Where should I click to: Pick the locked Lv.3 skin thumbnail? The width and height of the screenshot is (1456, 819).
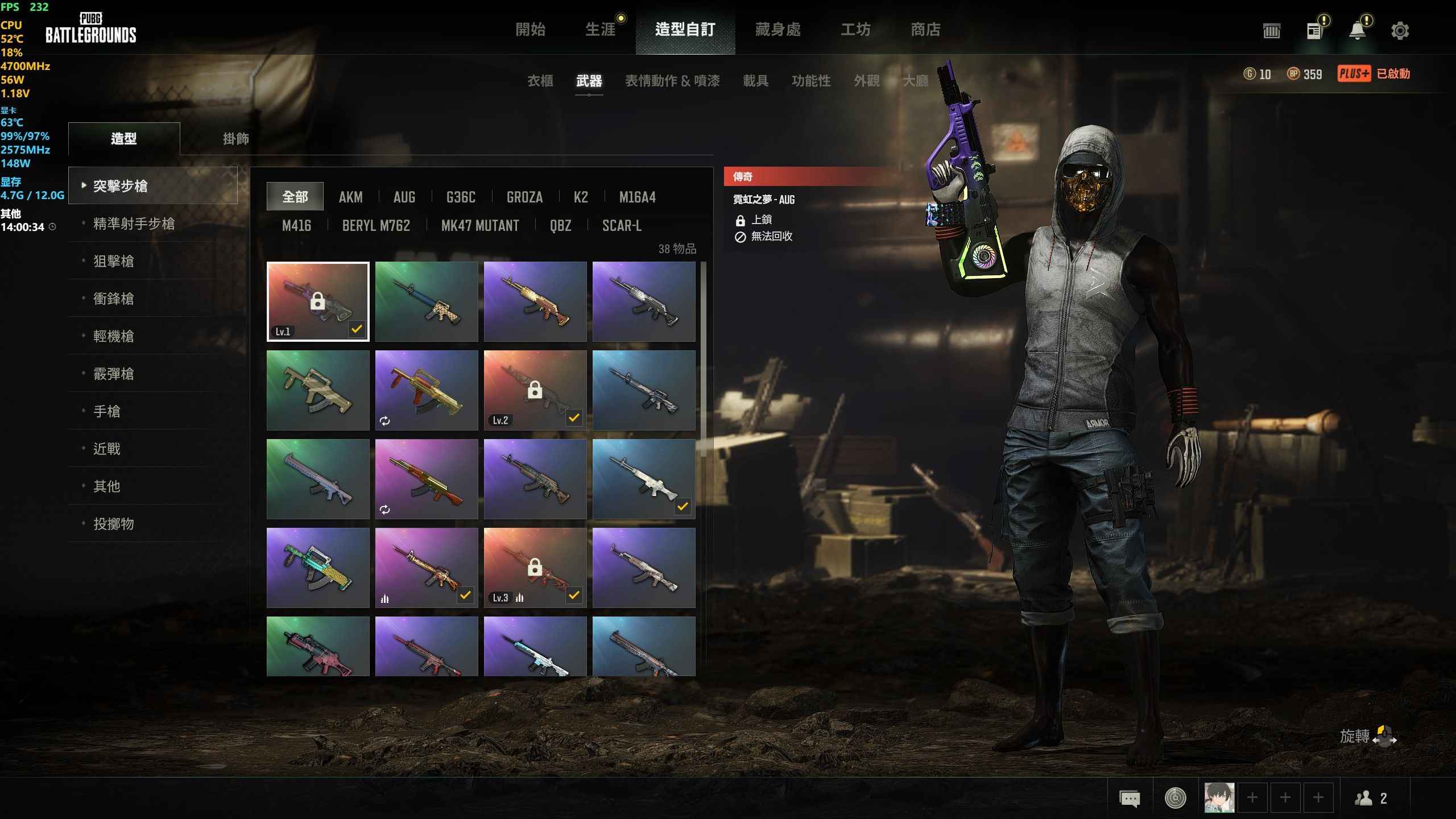pos(535,568)
